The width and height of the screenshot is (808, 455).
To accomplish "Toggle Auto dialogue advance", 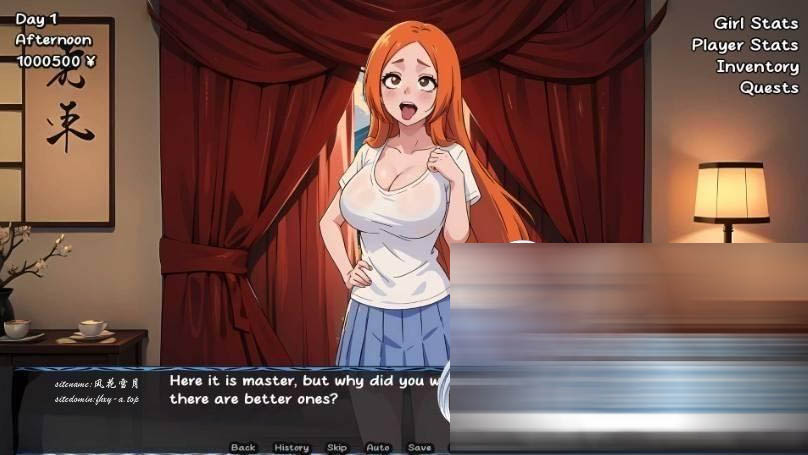I will 378,447.
